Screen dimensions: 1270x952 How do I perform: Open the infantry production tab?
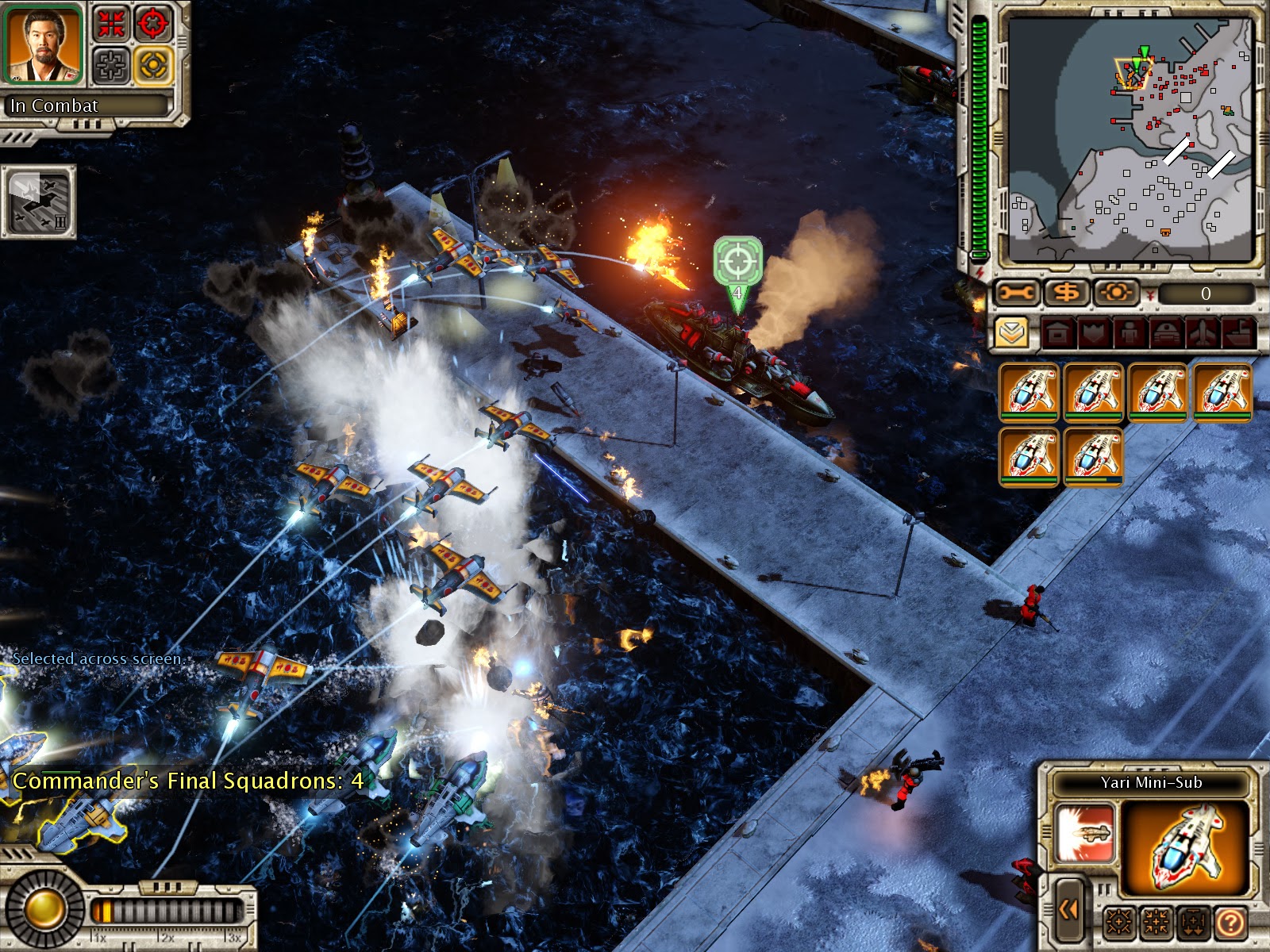pyautogui.click(x=1129, y=333)
